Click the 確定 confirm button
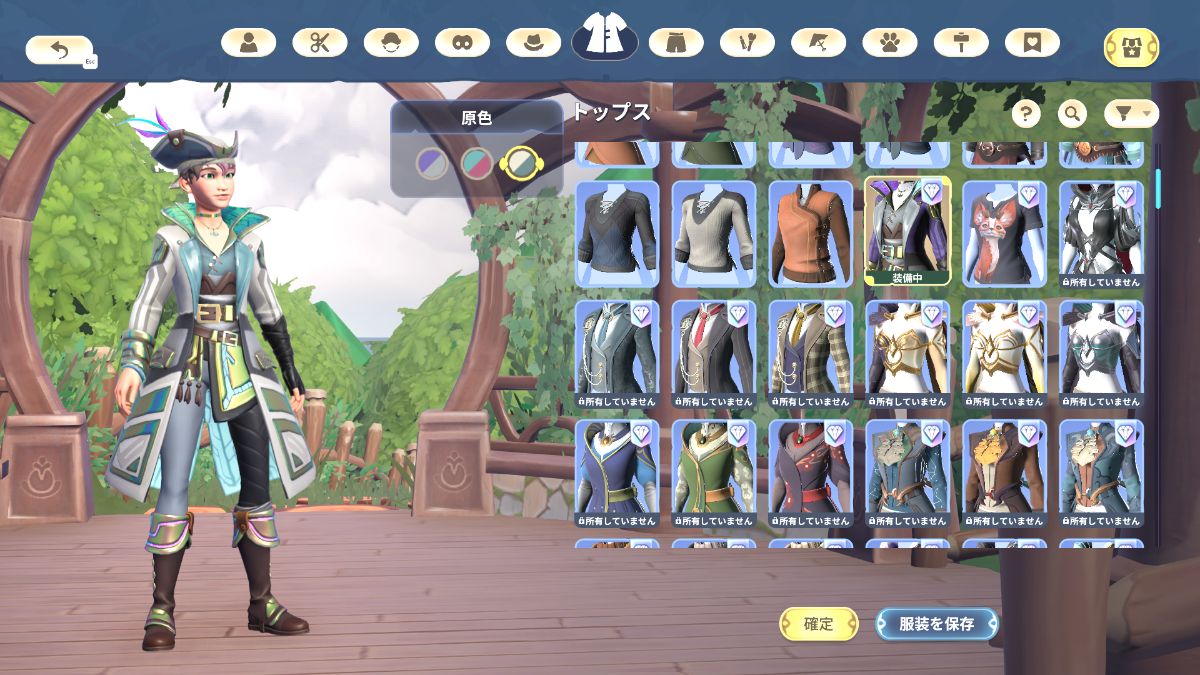Screen dimensions: 1200x675 [818, 624]
